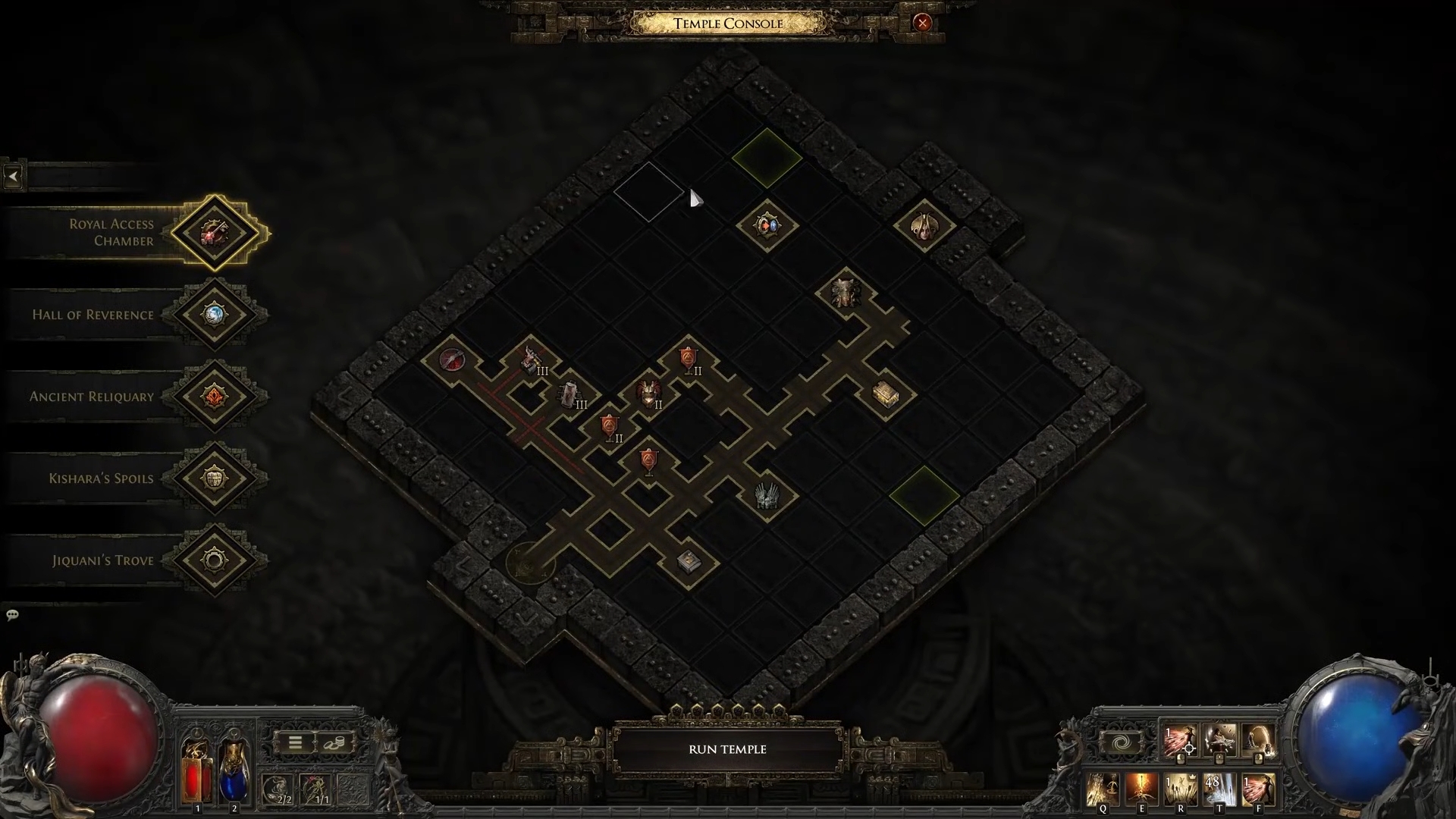Viewport: 1456px width, 819px height.
Task: Close the Temple Console window
Action: pyautogui.click(x=922, y=23)
